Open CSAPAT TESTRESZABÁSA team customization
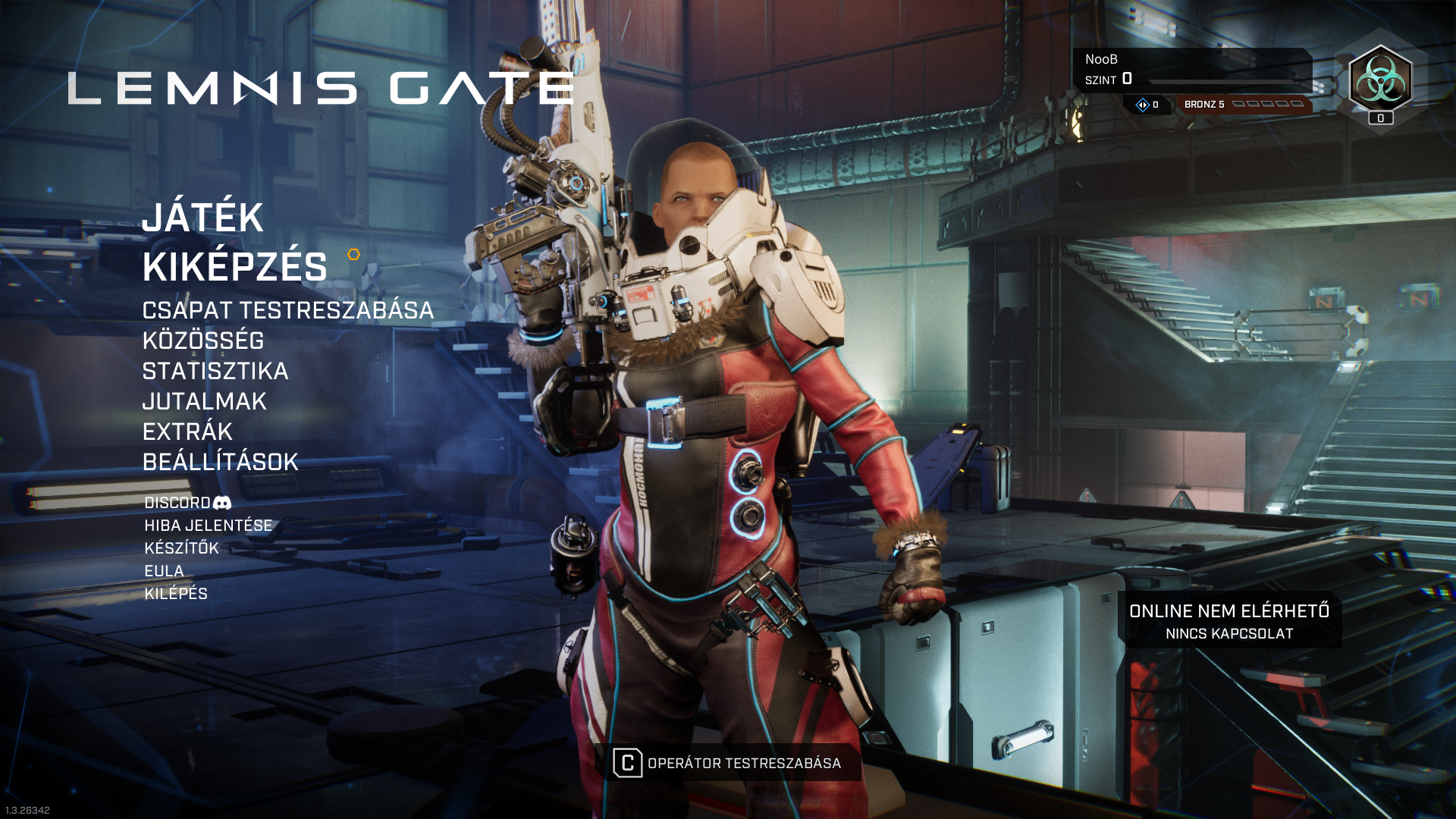The height and width of the screenshot is (819, 1456). click(x=287, y=311)
